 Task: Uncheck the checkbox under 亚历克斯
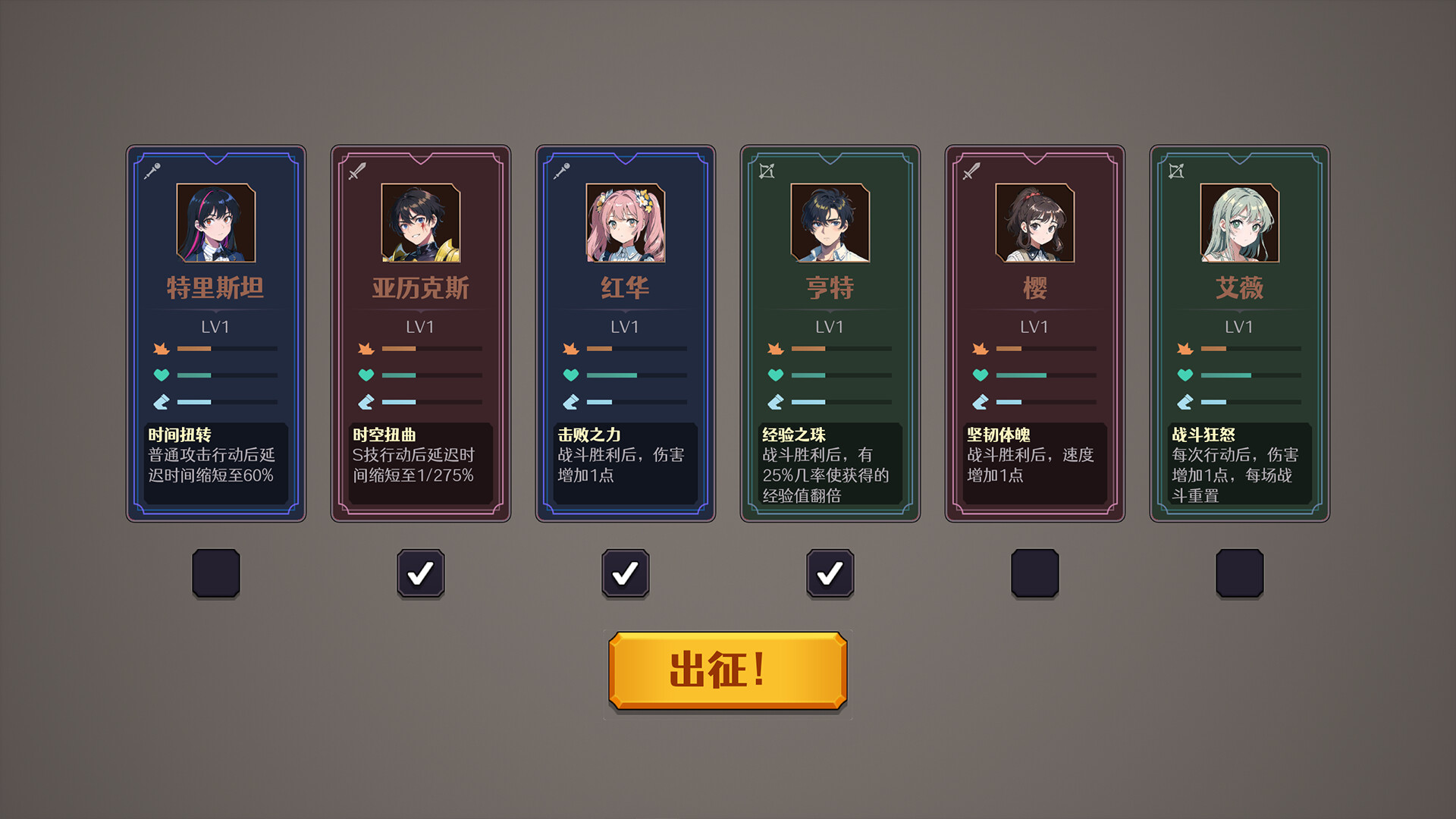(420, 574)
